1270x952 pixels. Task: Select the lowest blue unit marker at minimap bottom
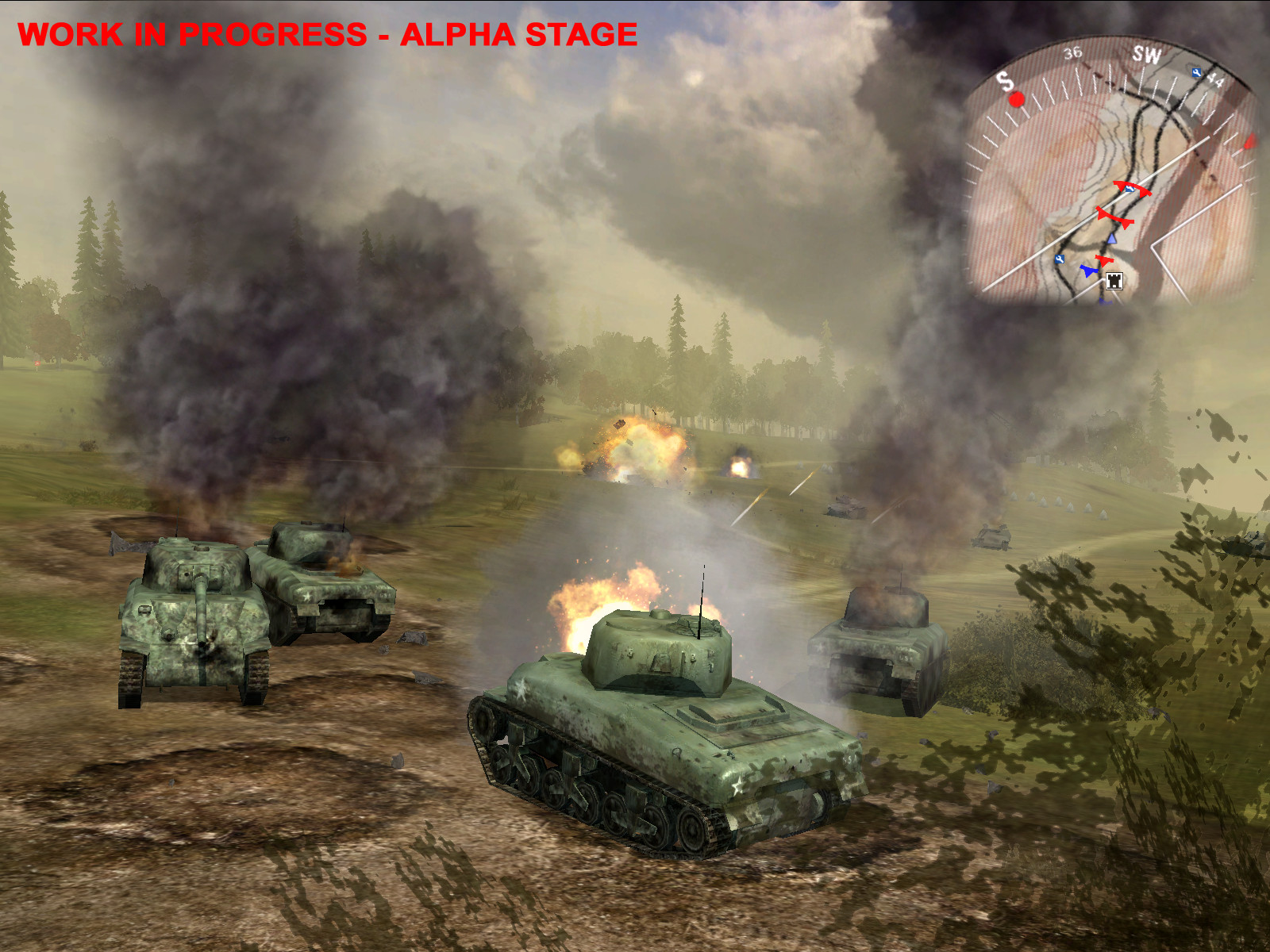(1103, 301)
